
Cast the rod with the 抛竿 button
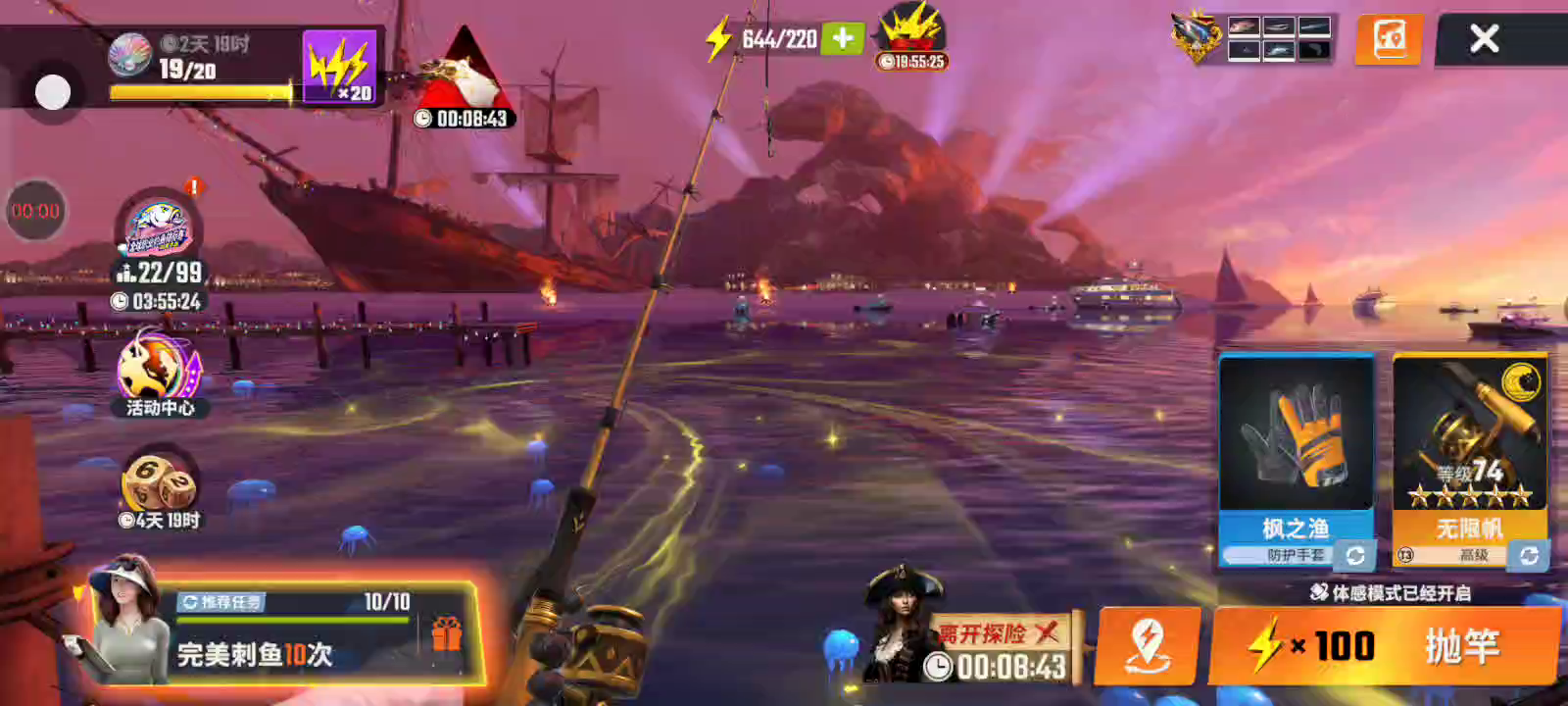coord(1386,646)
